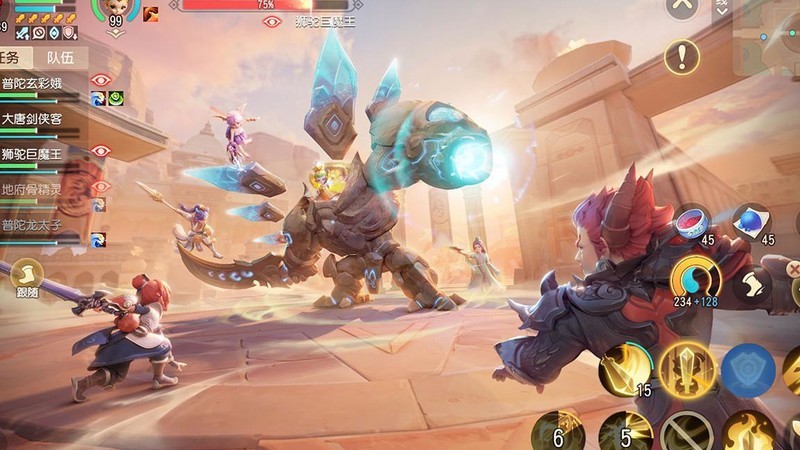The width and height of the screenshot is (800, 450).
Task: Click the exclamation mark alert button
Action: [682, 55]
